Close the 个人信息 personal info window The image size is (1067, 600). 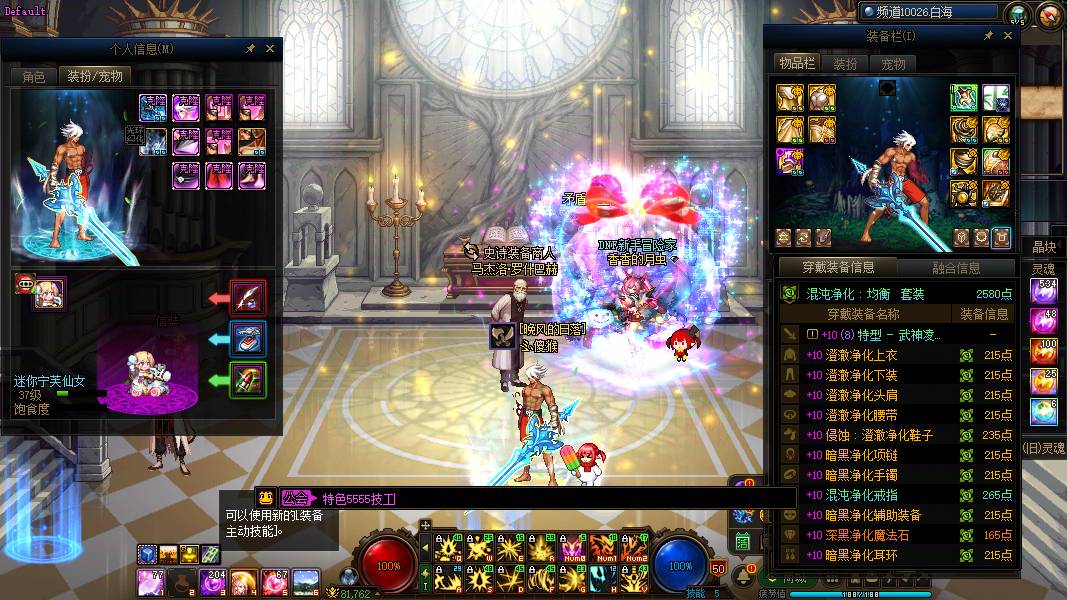(269, 48)
